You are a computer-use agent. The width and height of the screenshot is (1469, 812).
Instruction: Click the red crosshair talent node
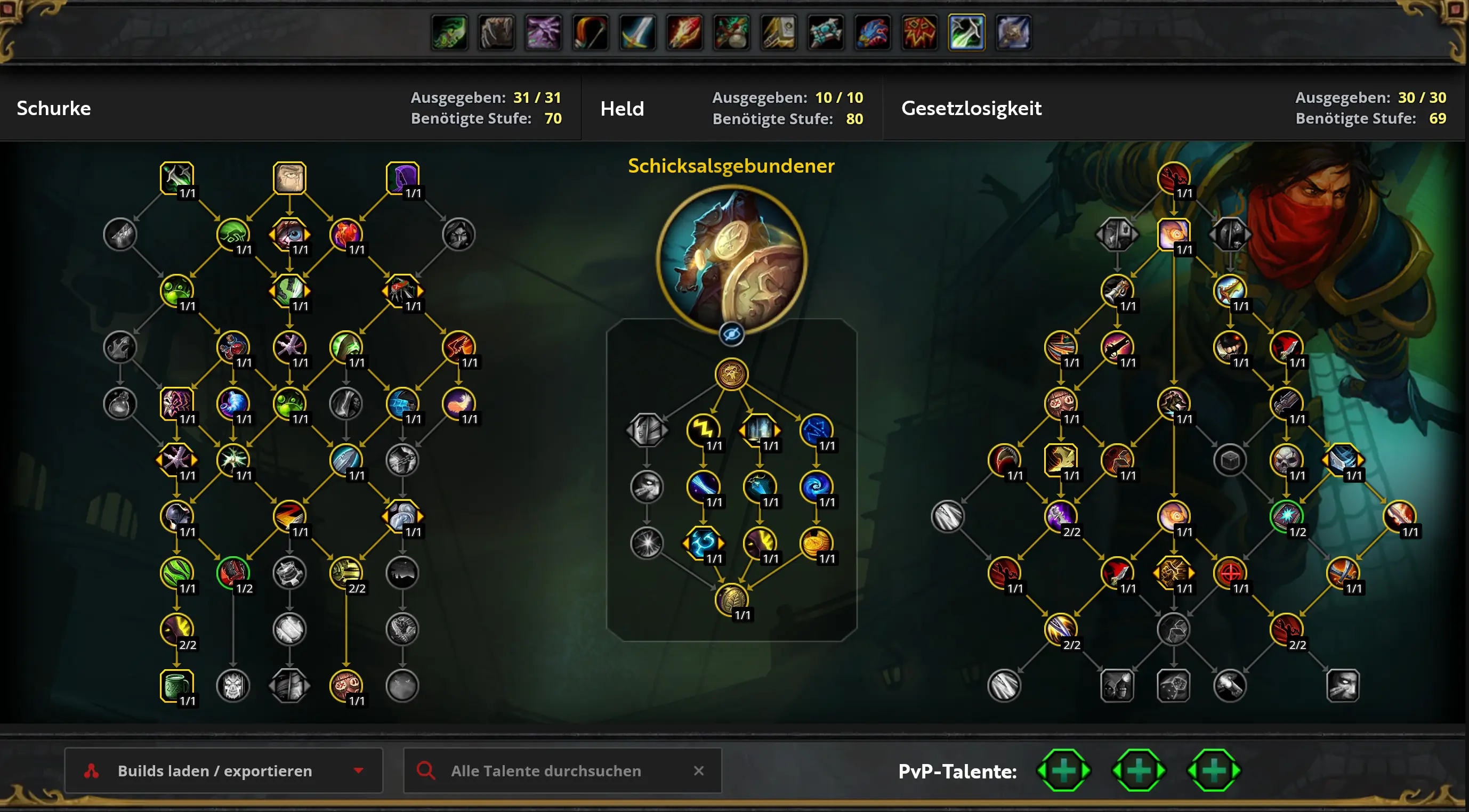1230,572
